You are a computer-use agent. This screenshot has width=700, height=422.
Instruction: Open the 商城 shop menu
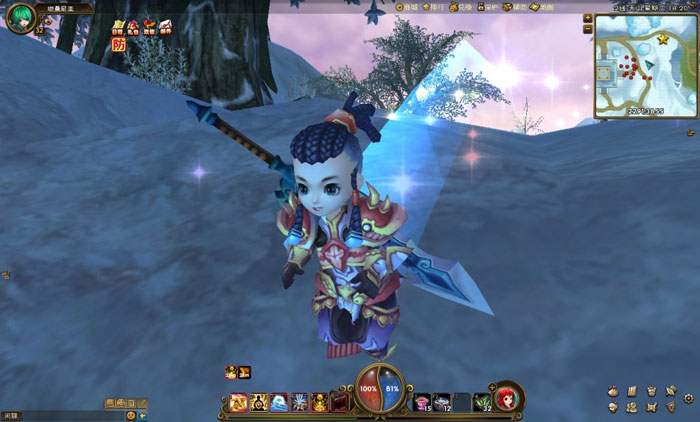pos(404,7)
